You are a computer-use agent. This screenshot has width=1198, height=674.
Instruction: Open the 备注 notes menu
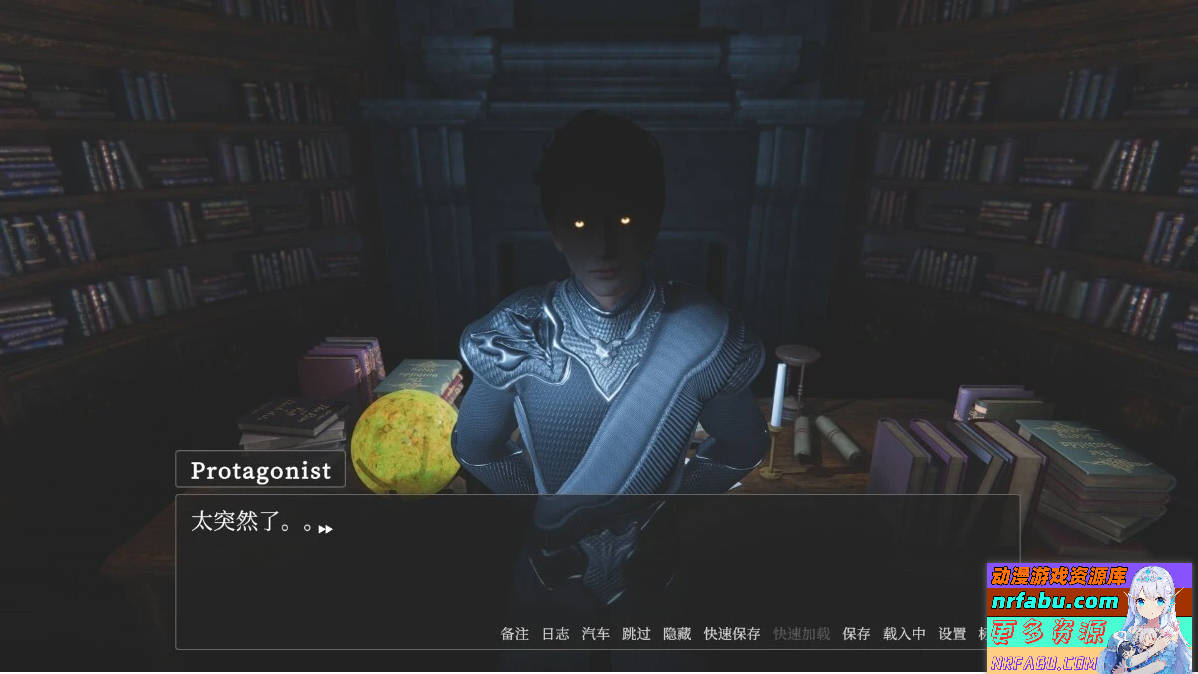pos(515,634)
